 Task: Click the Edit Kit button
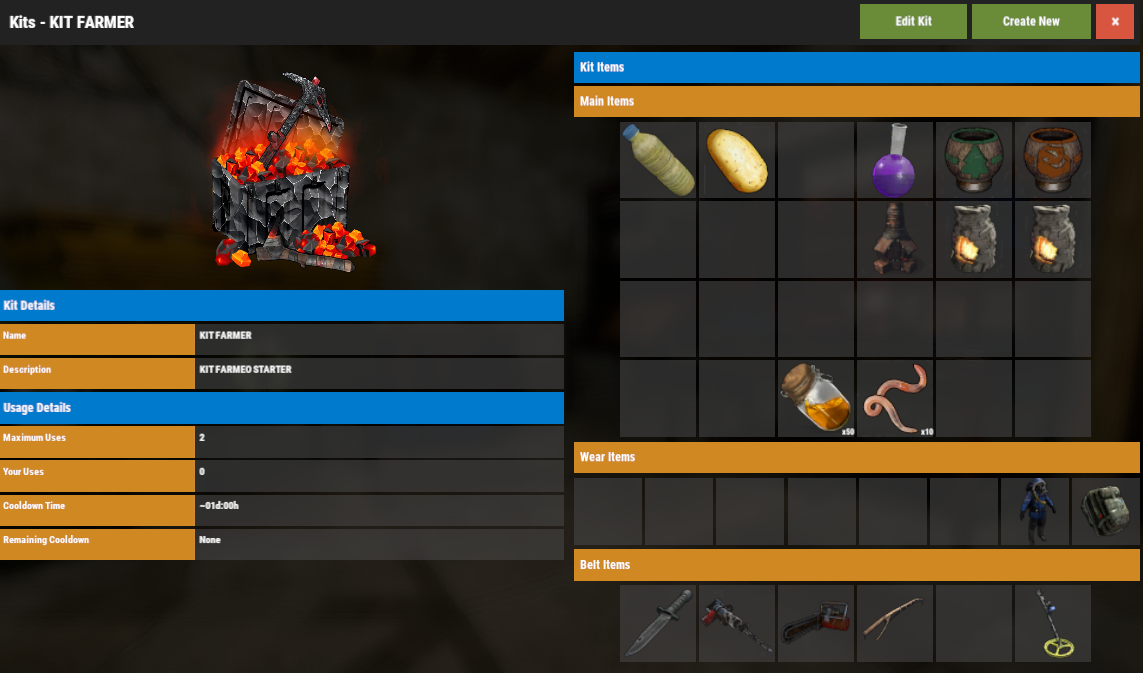(913, 21)
